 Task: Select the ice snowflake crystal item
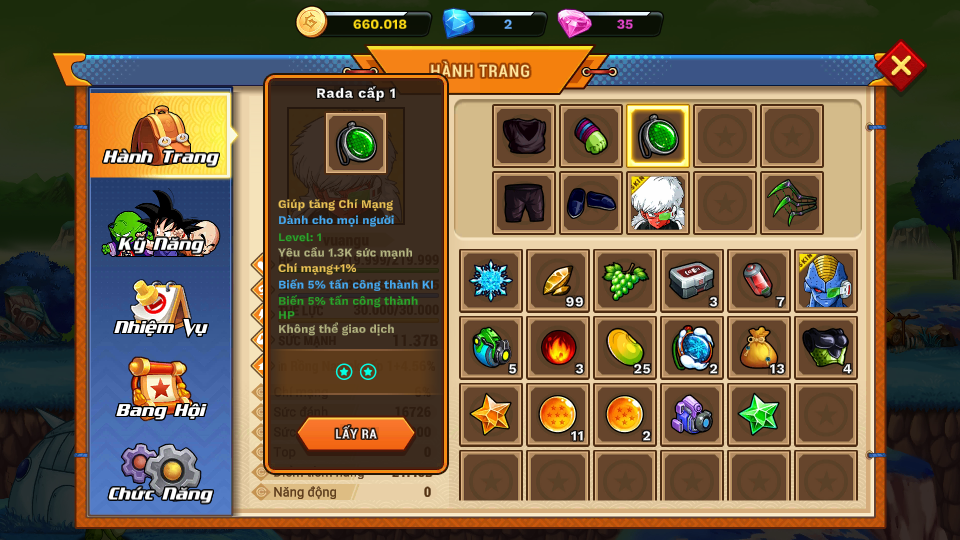click(491, 281)
